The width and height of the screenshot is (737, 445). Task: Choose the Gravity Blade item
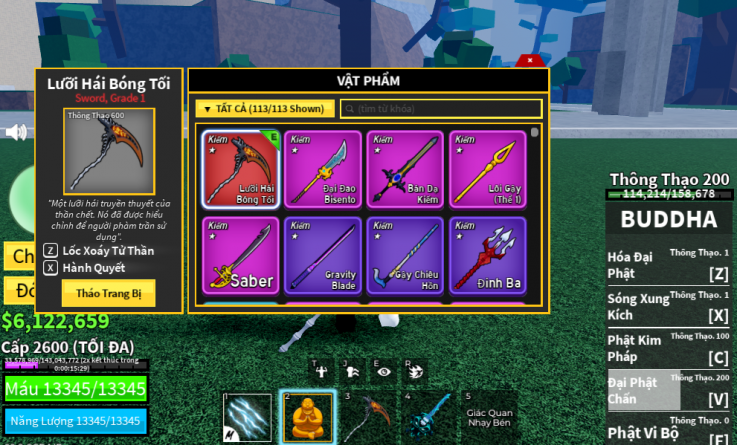click(322, 255)
